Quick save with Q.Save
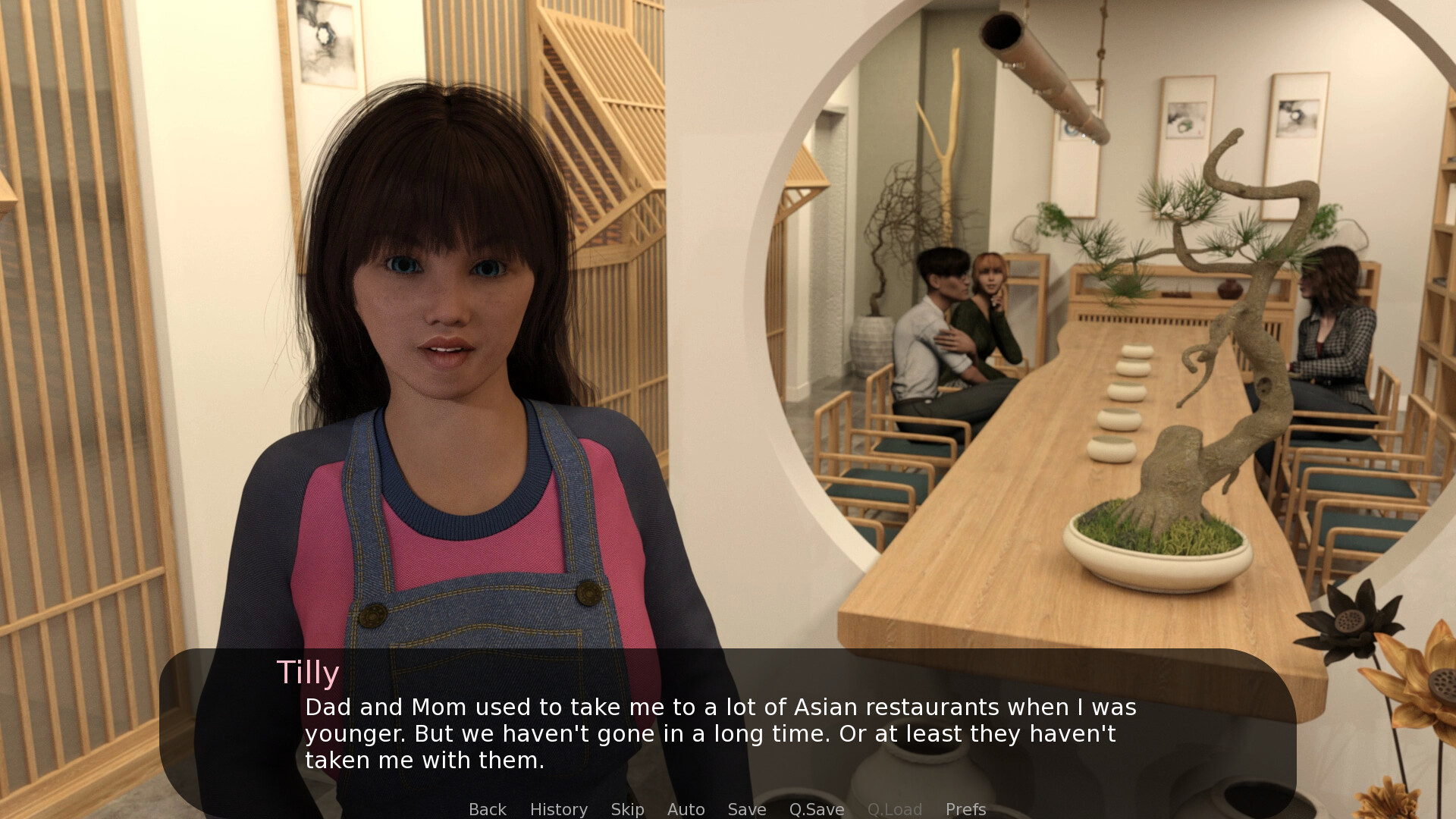1456x819 pixels. (x=816, y=809)
